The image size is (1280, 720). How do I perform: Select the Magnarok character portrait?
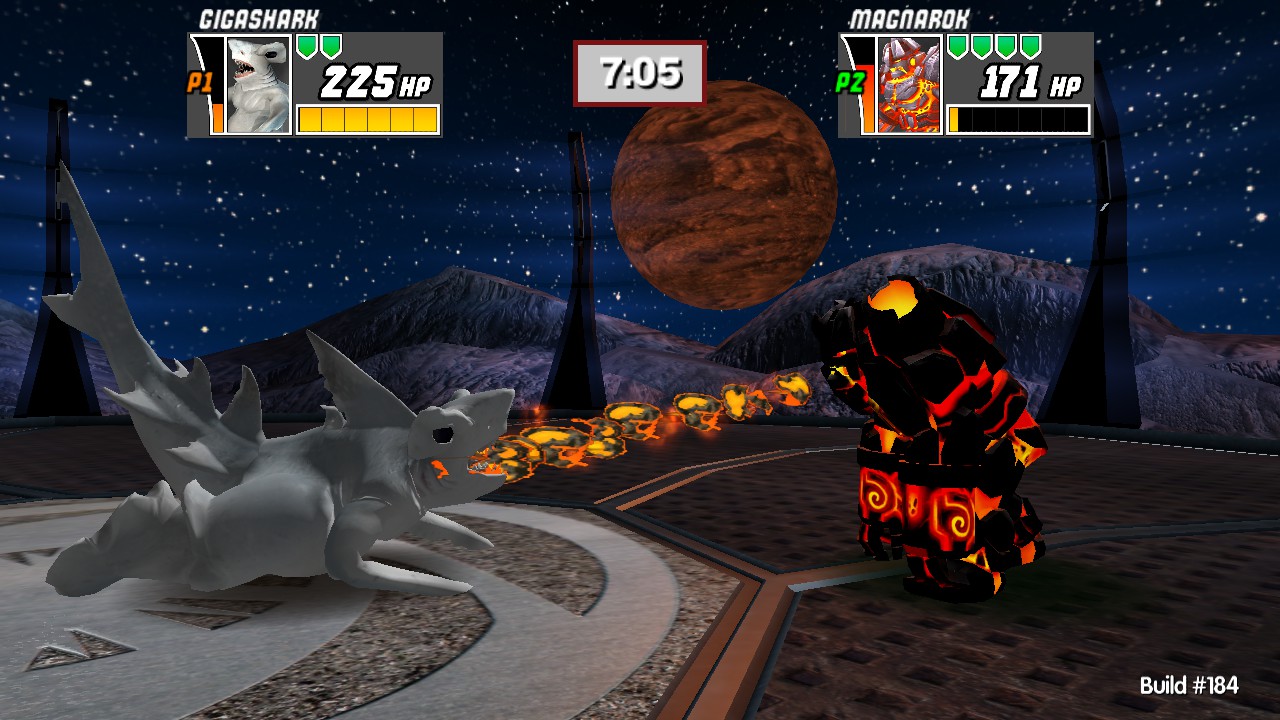[x=909, y=85]
